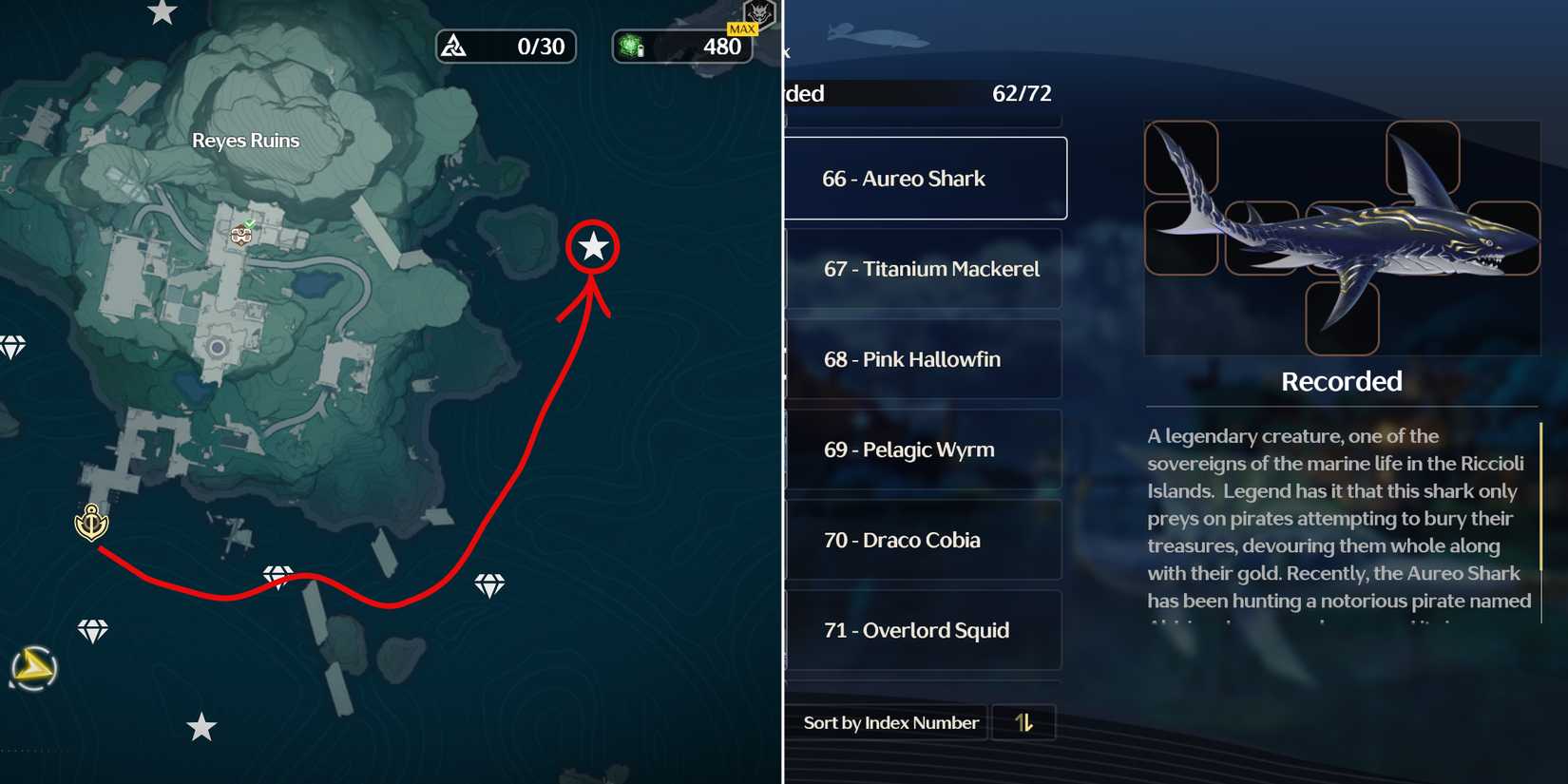Viewport: 1568px width, 784px height.
Task: Select the 66 - Aureo Shark entry
Action: (x=922, y=178)
